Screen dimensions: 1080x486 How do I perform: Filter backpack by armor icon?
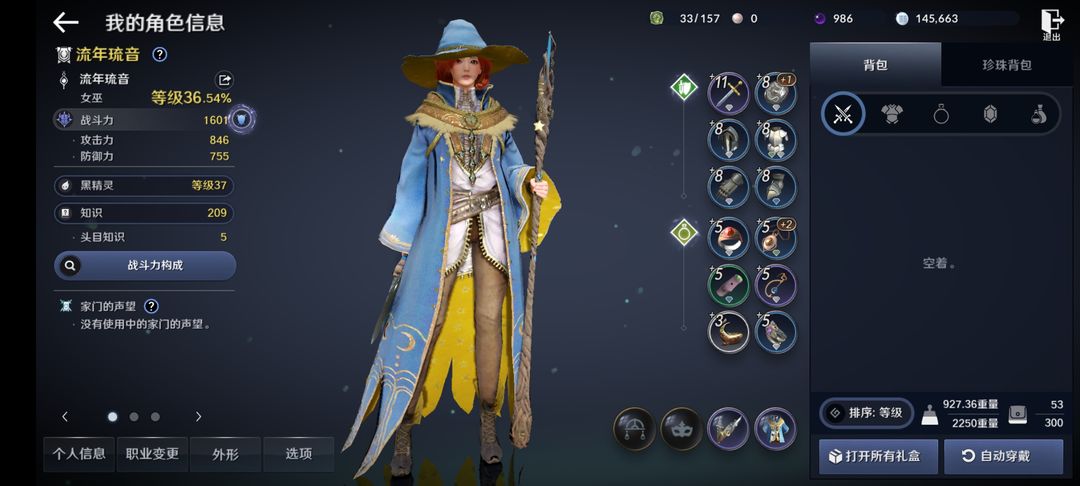[x=892, y=114]
